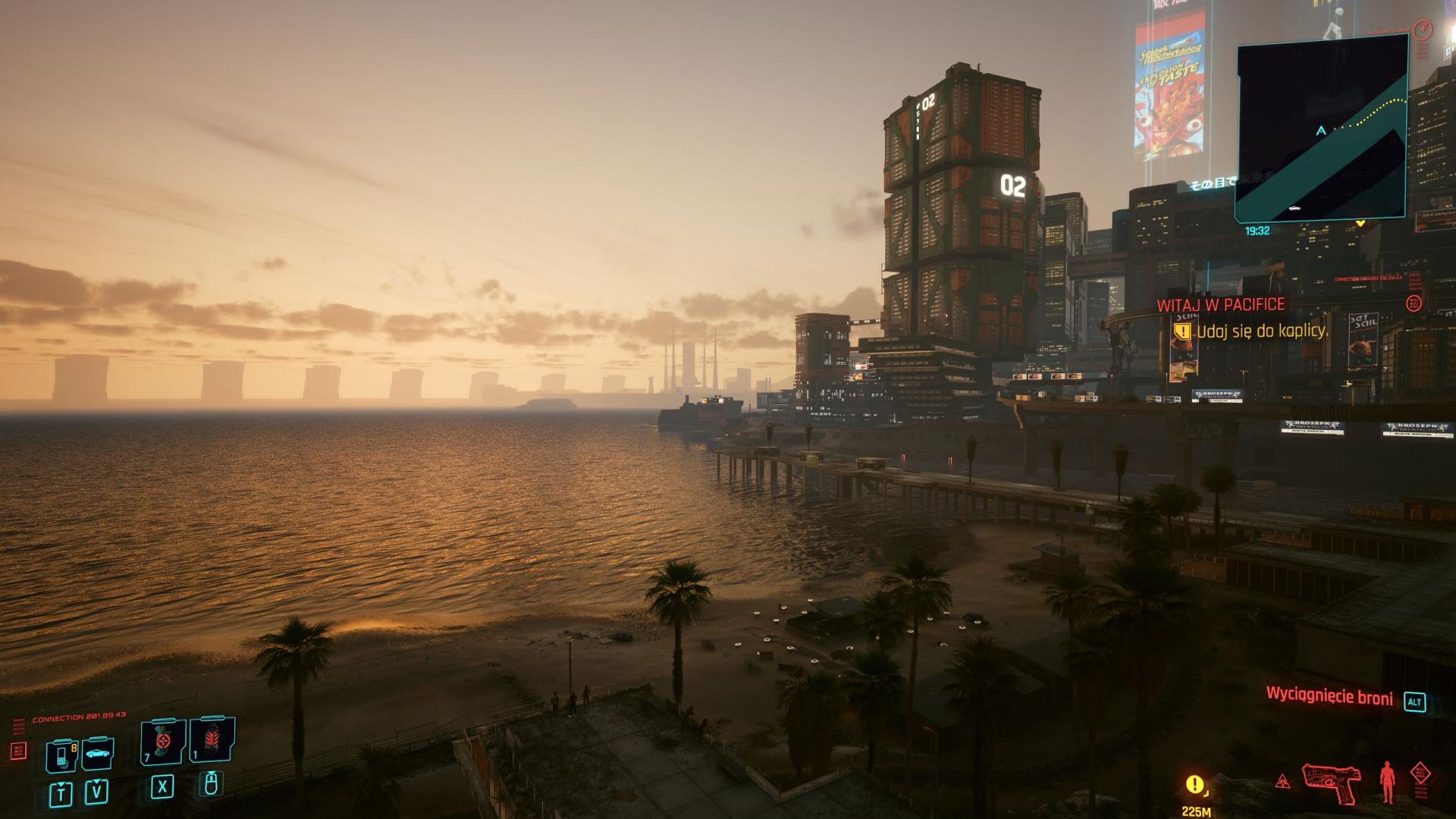1456x819 pixels.
Task: Select the red body stance silhouette
Action: [x=1388, y=782]
